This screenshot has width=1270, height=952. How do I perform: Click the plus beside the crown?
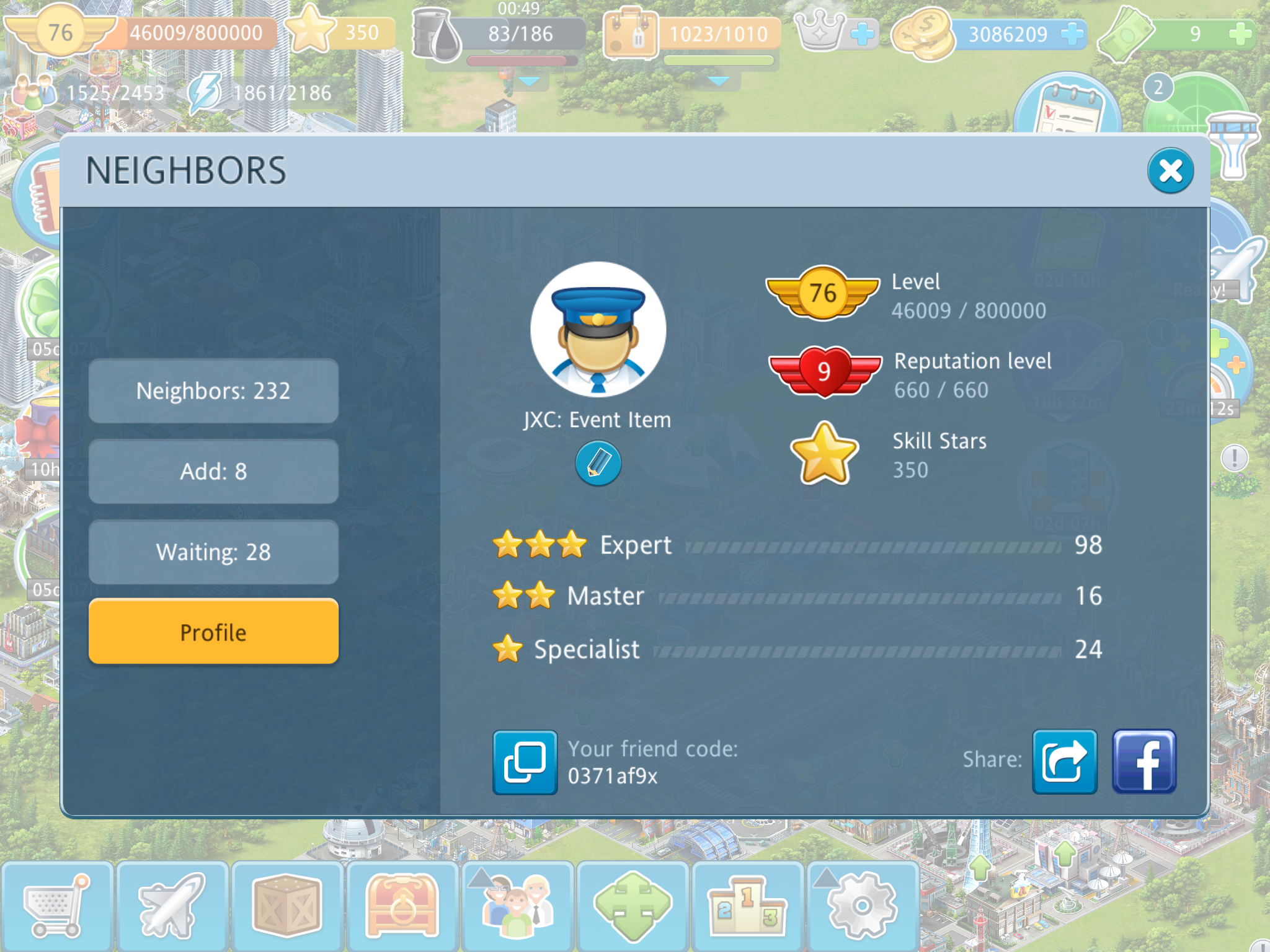[862, 33]
